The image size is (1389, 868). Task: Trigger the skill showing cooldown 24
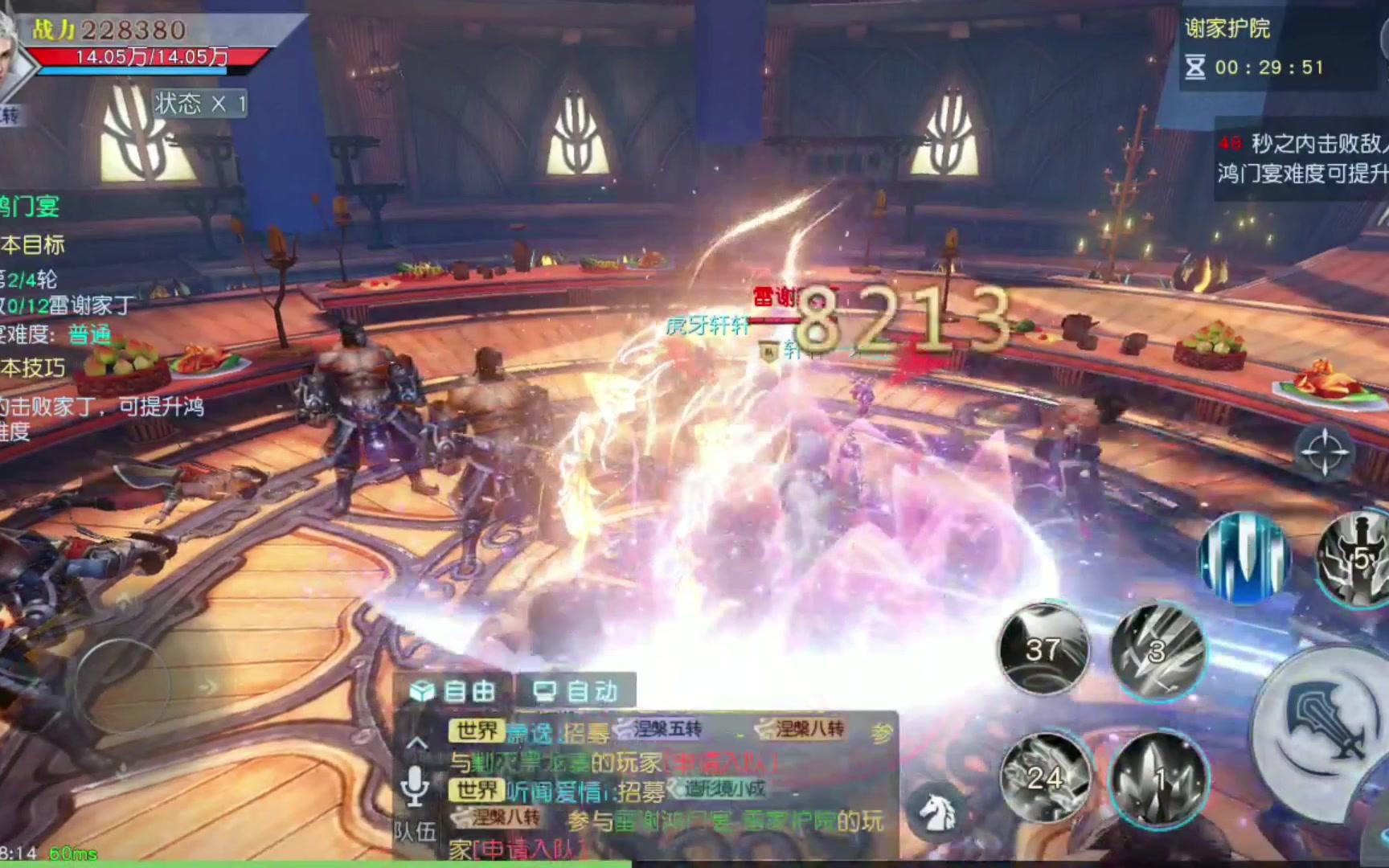coord(1045,777)
